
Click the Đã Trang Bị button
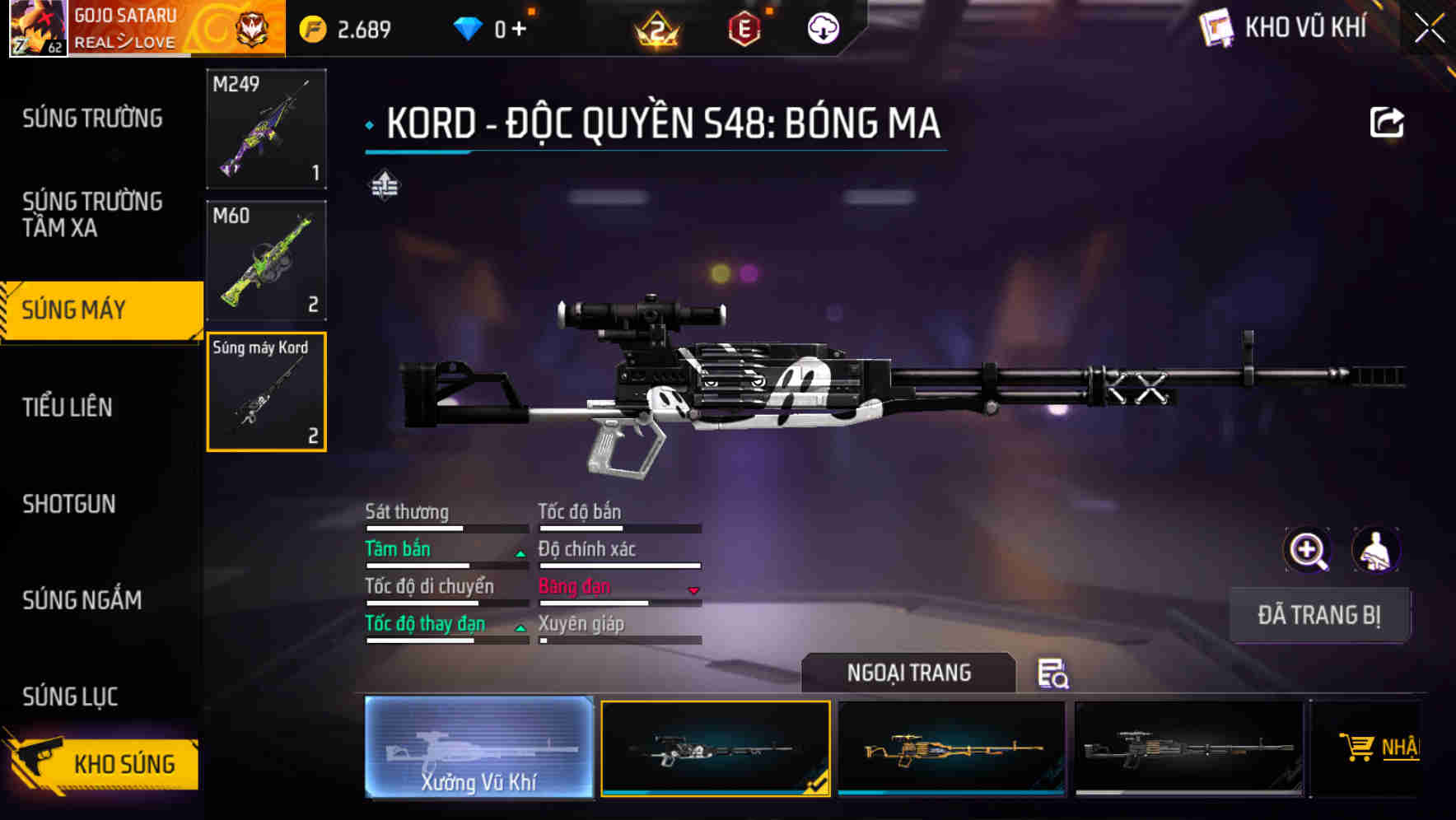coord(1318,615)
